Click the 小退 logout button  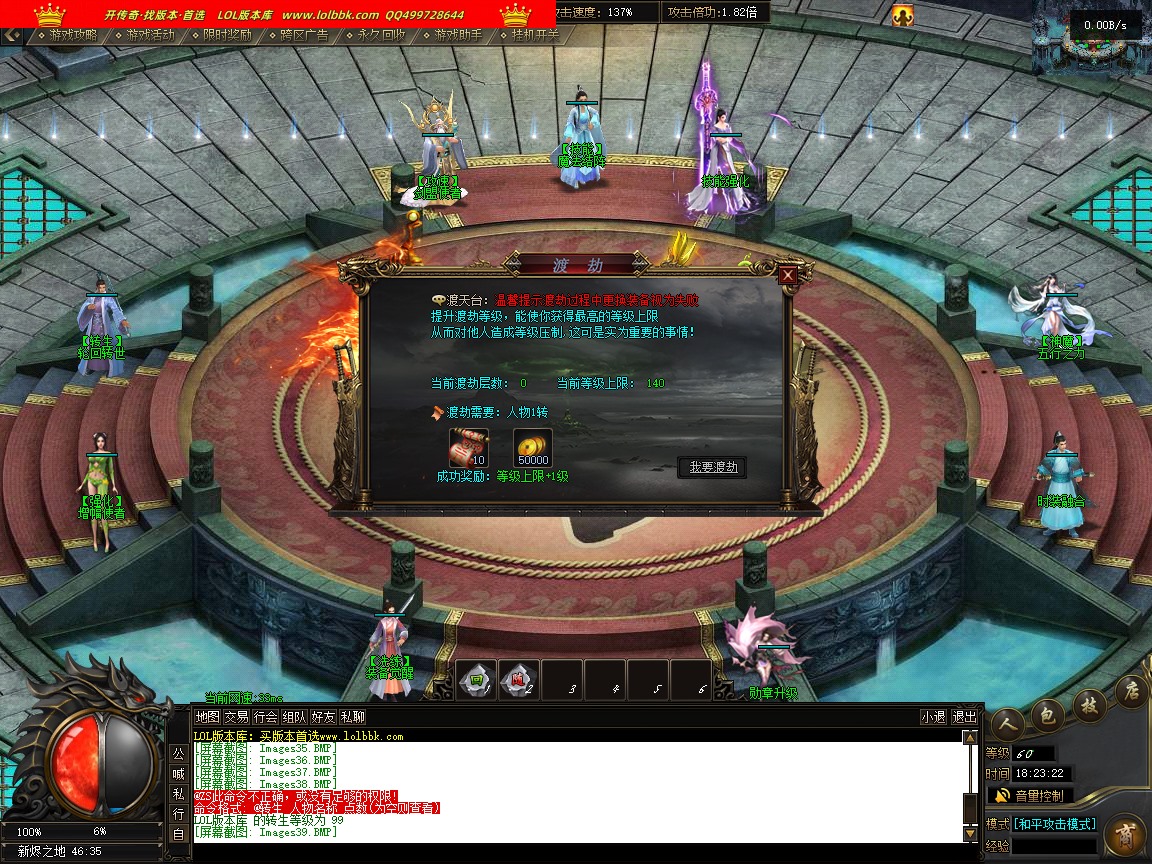point(933,717)
